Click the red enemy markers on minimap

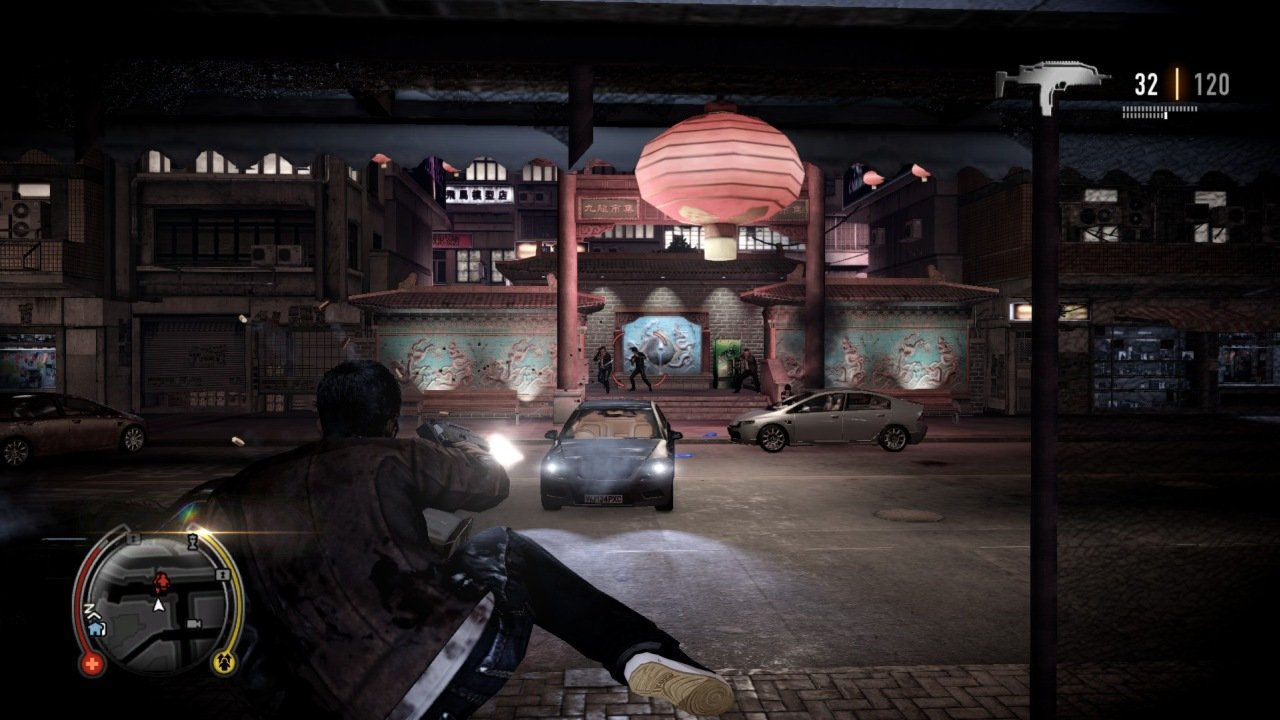click(159, 580)
